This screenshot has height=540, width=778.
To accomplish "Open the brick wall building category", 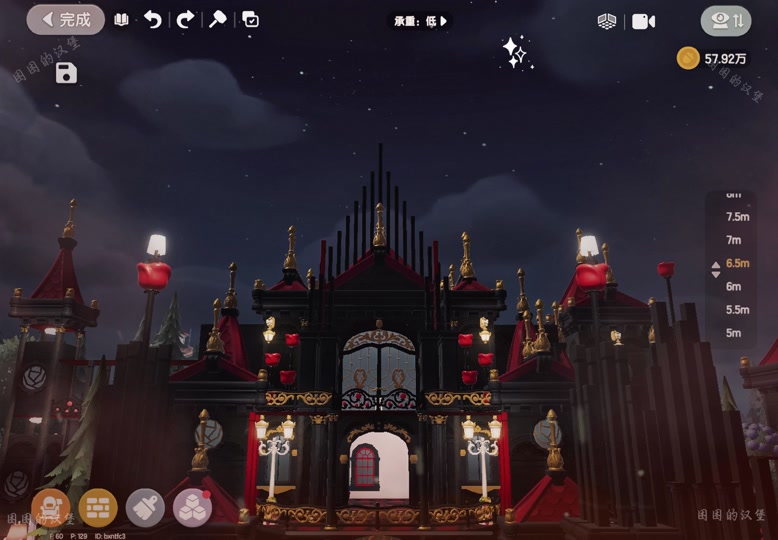I will [98, 507].
